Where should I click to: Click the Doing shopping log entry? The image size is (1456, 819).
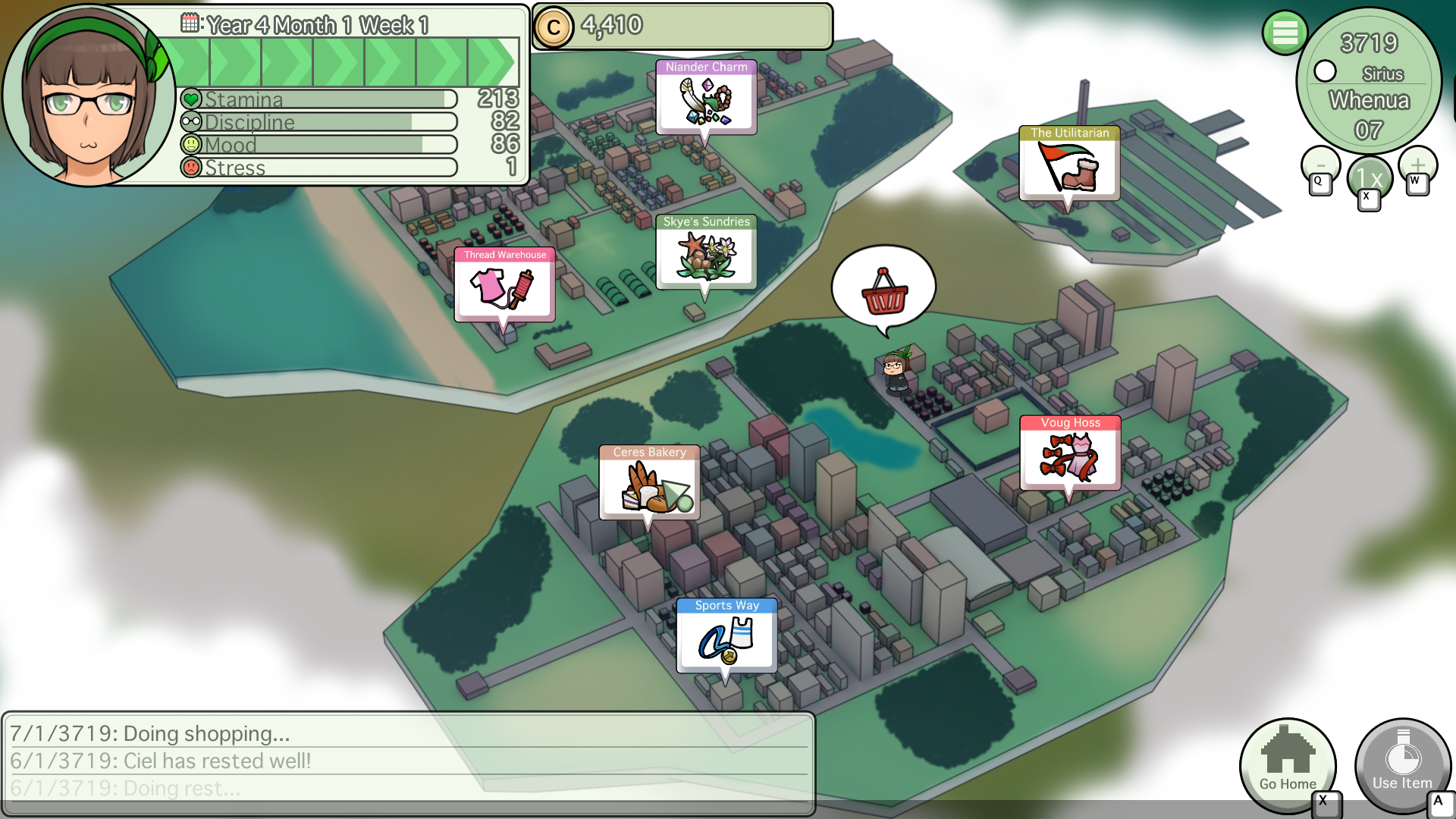tap(149, 734)
